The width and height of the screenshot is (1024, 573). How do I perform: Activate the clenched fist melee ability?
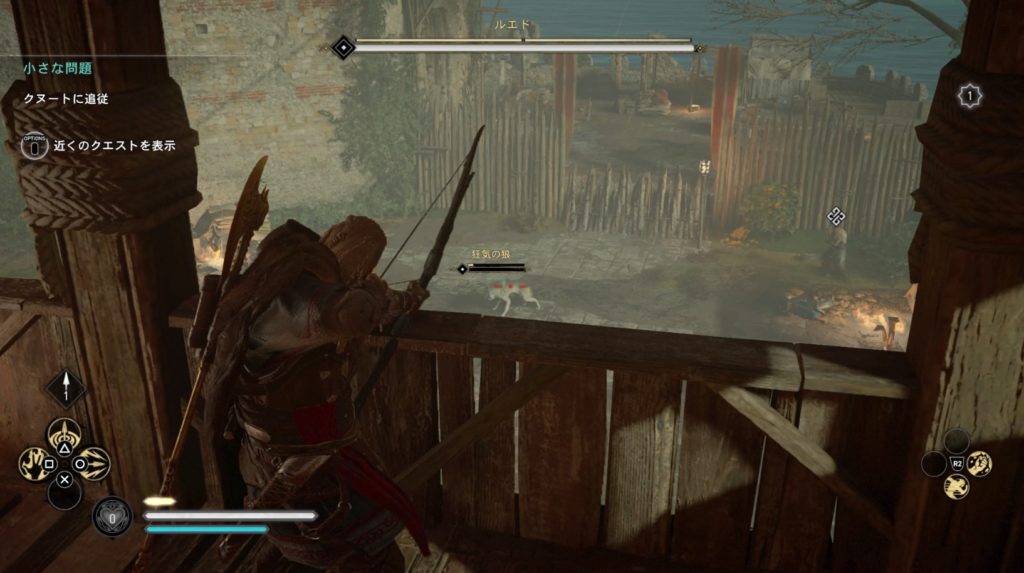[x=979, y=463]
